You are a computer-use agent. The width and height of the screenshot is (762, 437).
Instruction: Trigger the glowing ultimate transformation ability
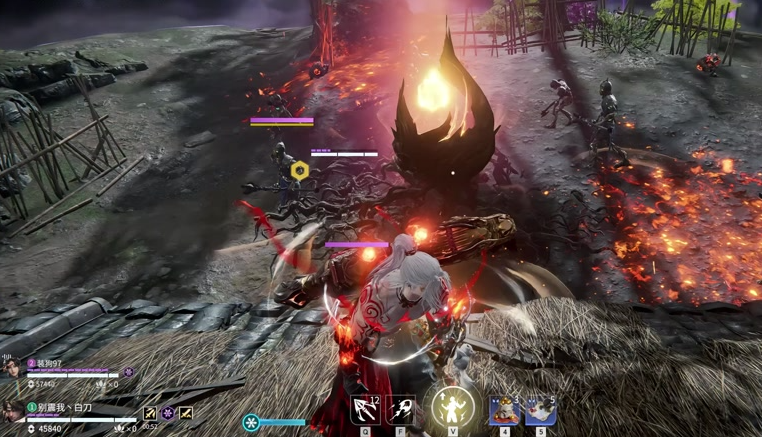(x=453, y=408)
